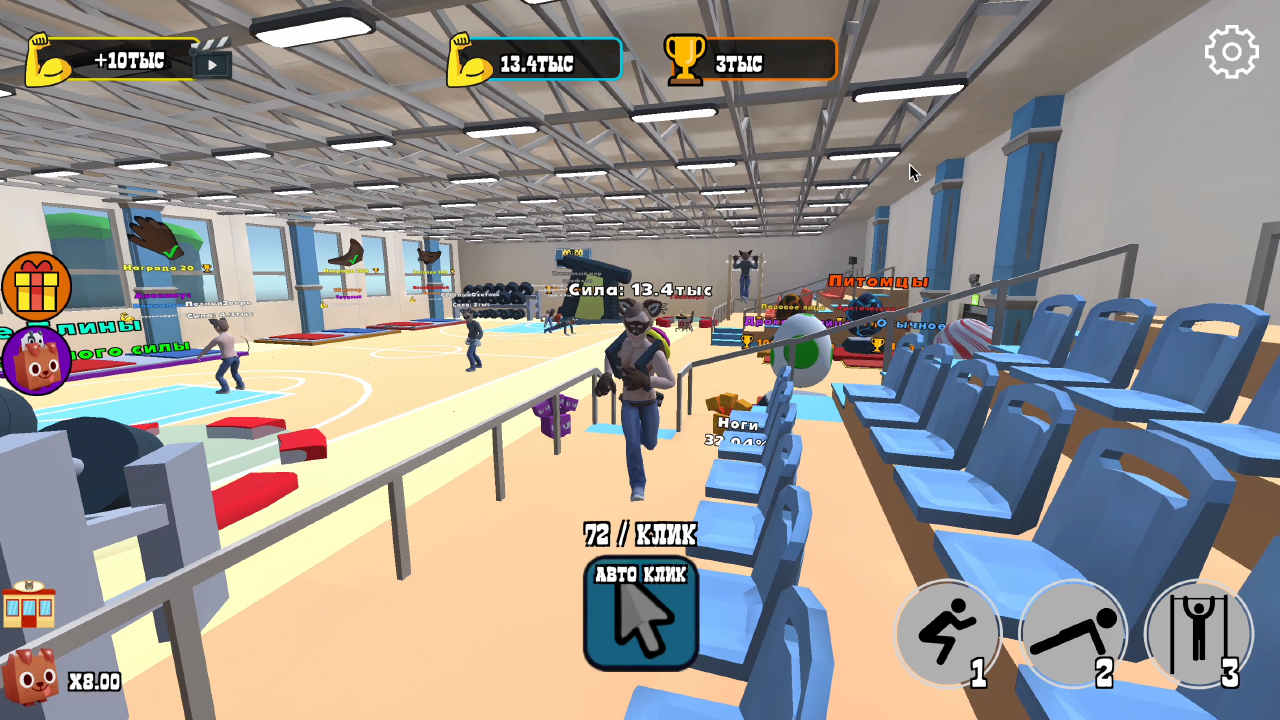Open the settings gear icon
Screen dimensions: 1280x720
pyautogui.click(x=1231, y=50)
